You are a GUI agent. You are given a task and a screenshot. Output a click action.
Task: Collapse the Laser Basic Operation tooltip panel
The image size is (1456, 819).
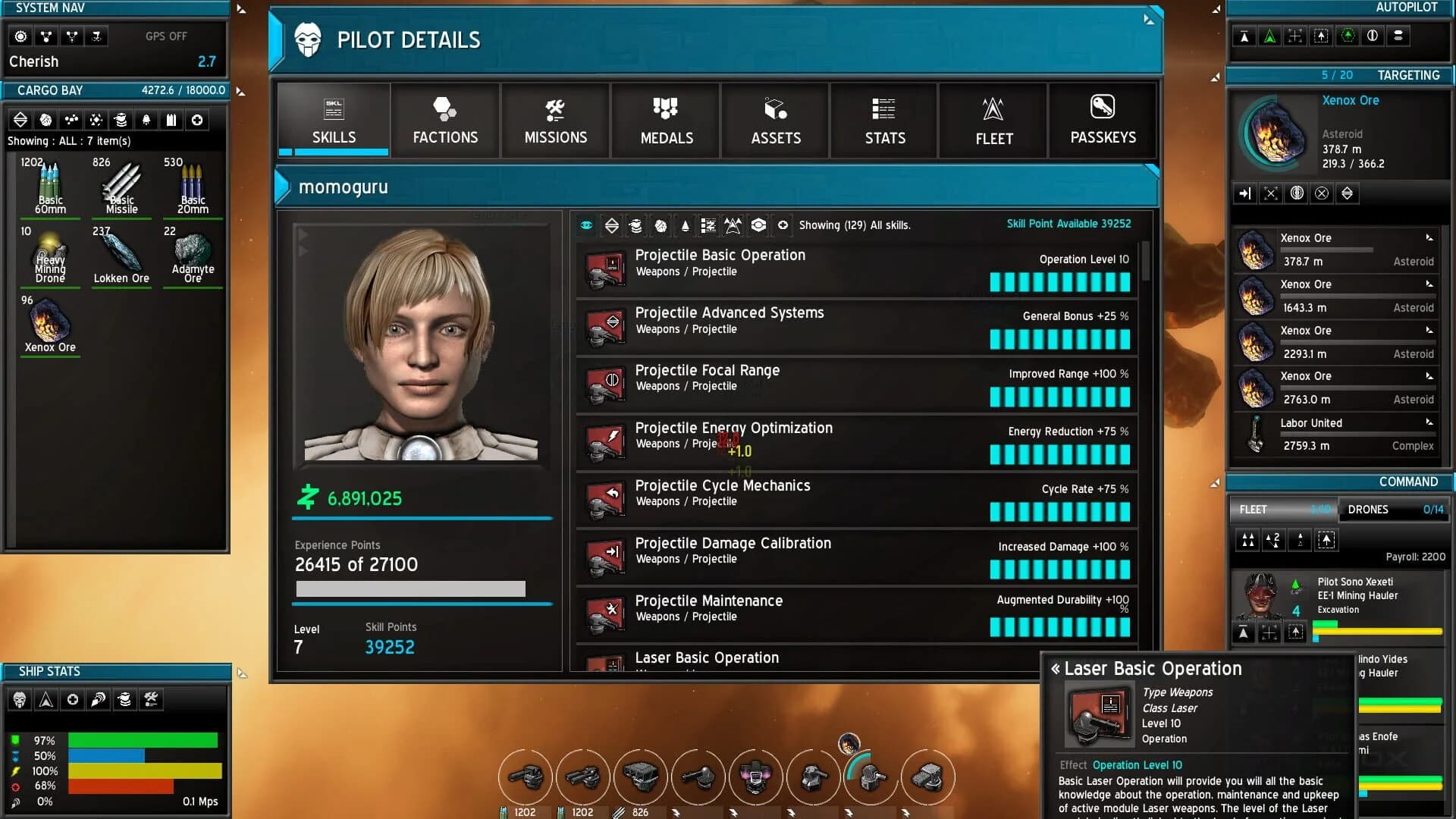point(1056,669)
